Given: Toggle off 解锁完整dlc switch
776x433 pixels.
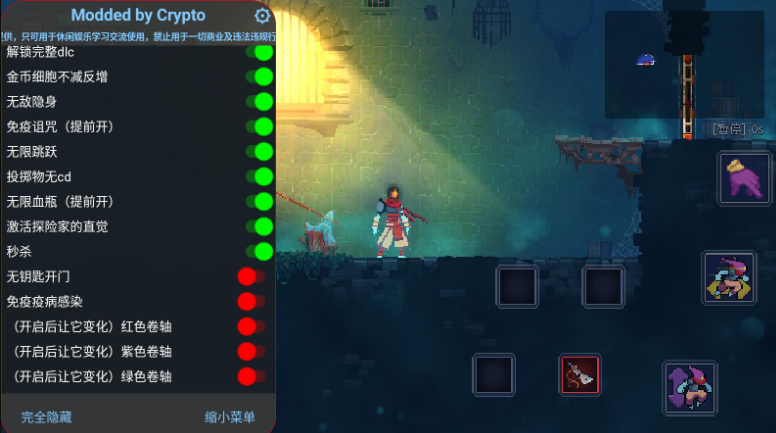Looking at the screenshot, I should click(259, 52).
